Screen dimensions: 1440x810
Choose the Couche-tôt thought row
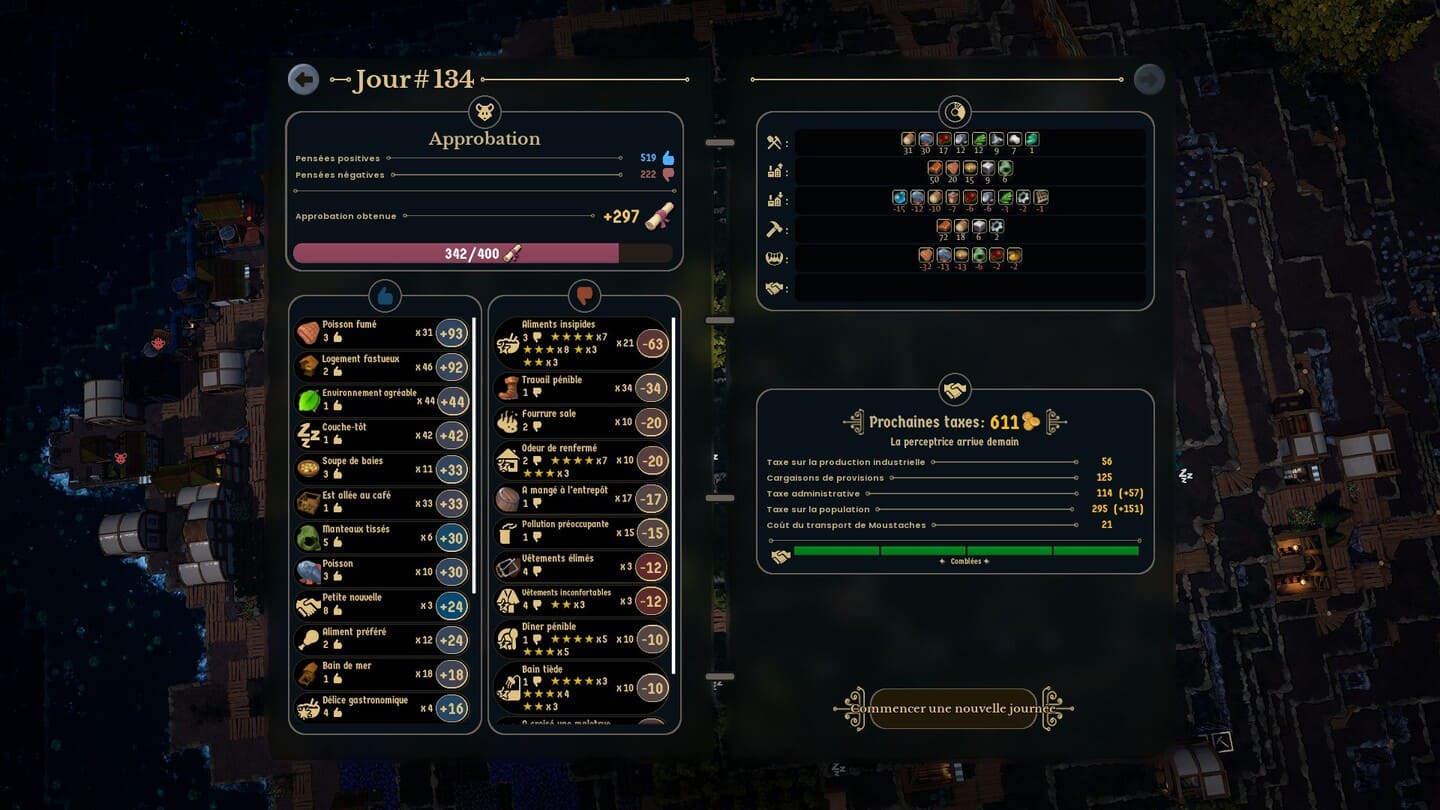click(x=381, y=434)
